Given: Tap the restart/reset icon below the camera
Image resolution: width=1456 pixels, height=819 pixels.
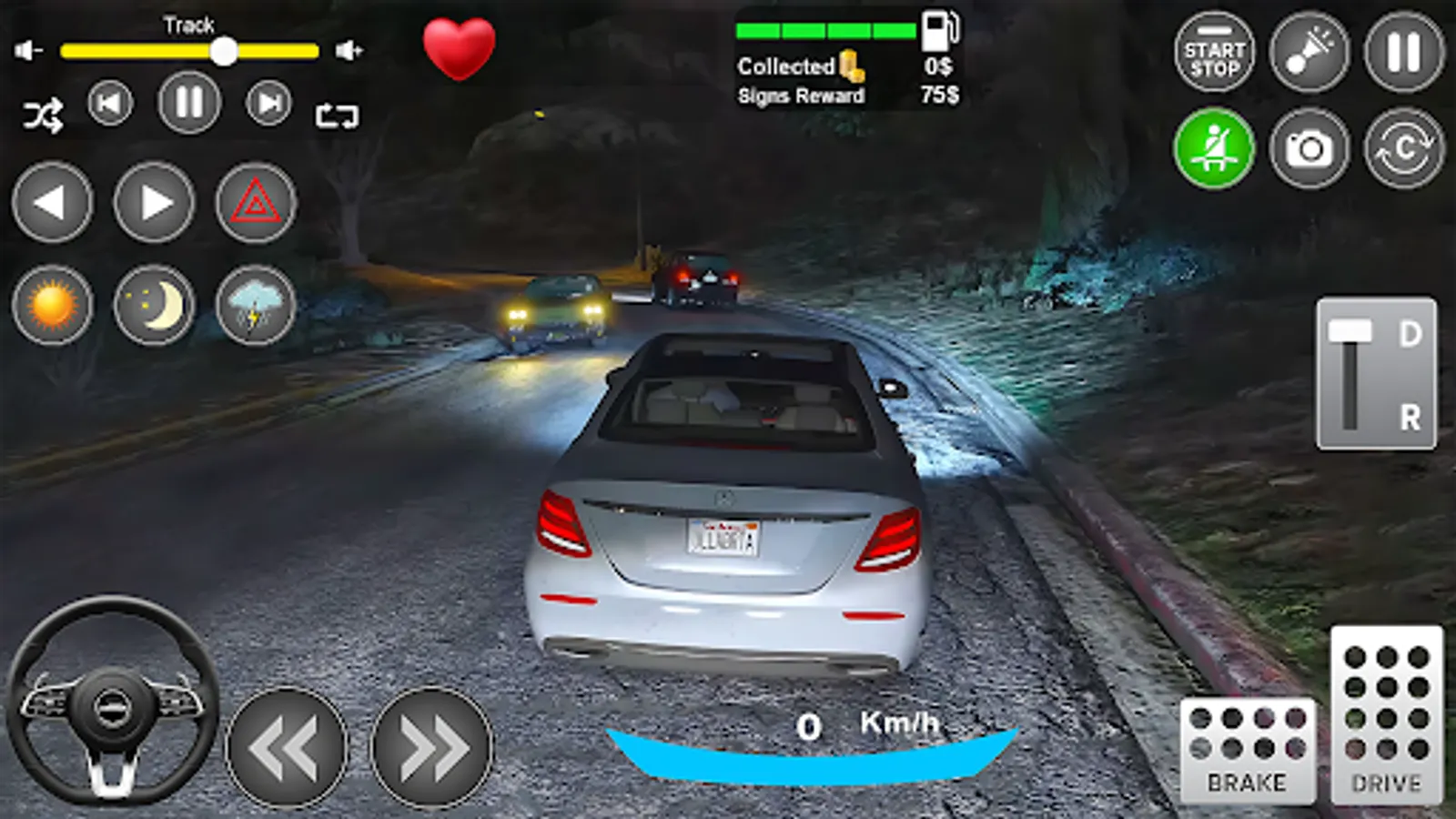Looking at the screenshot, I should [x=1403, y=146].
